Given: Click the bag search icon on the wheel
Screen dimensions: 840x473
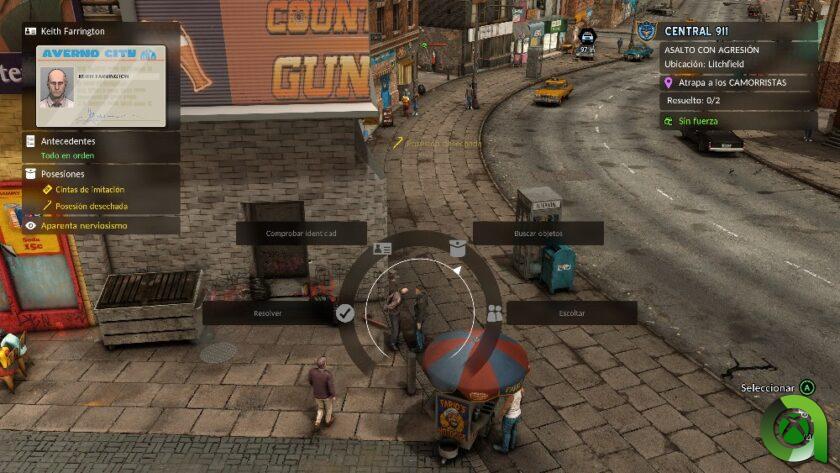Looking at the screenshot, I should point(457,248).
